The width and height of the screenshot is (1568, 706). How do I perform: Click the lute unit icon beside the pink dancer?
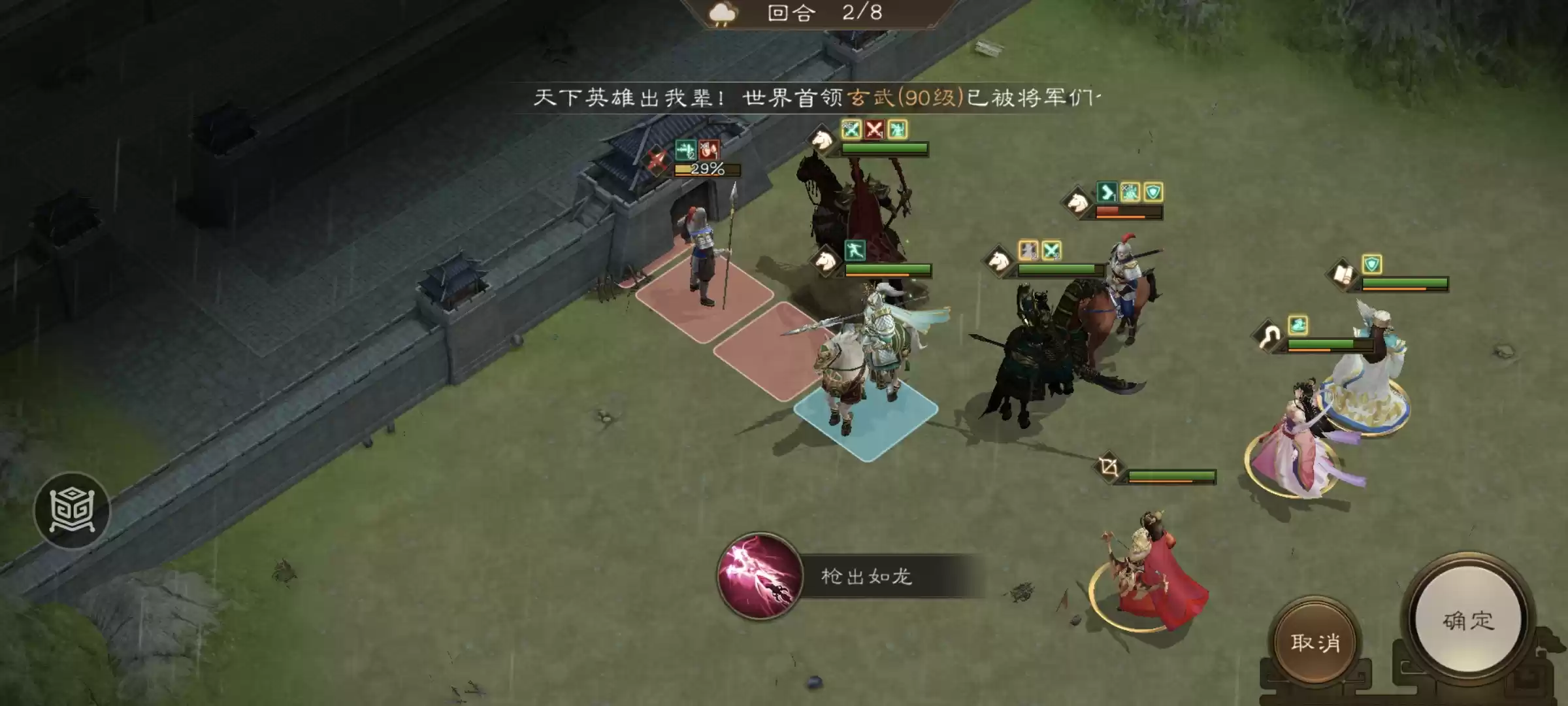(1268, 334)
